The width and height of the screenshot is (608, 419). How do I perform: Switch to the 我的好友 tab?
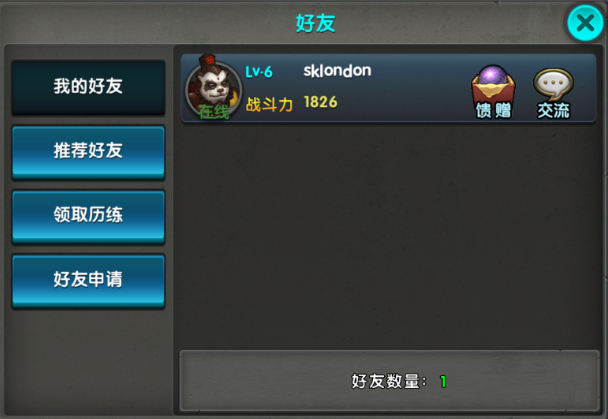pyautogui.click(x=88, y=87)
